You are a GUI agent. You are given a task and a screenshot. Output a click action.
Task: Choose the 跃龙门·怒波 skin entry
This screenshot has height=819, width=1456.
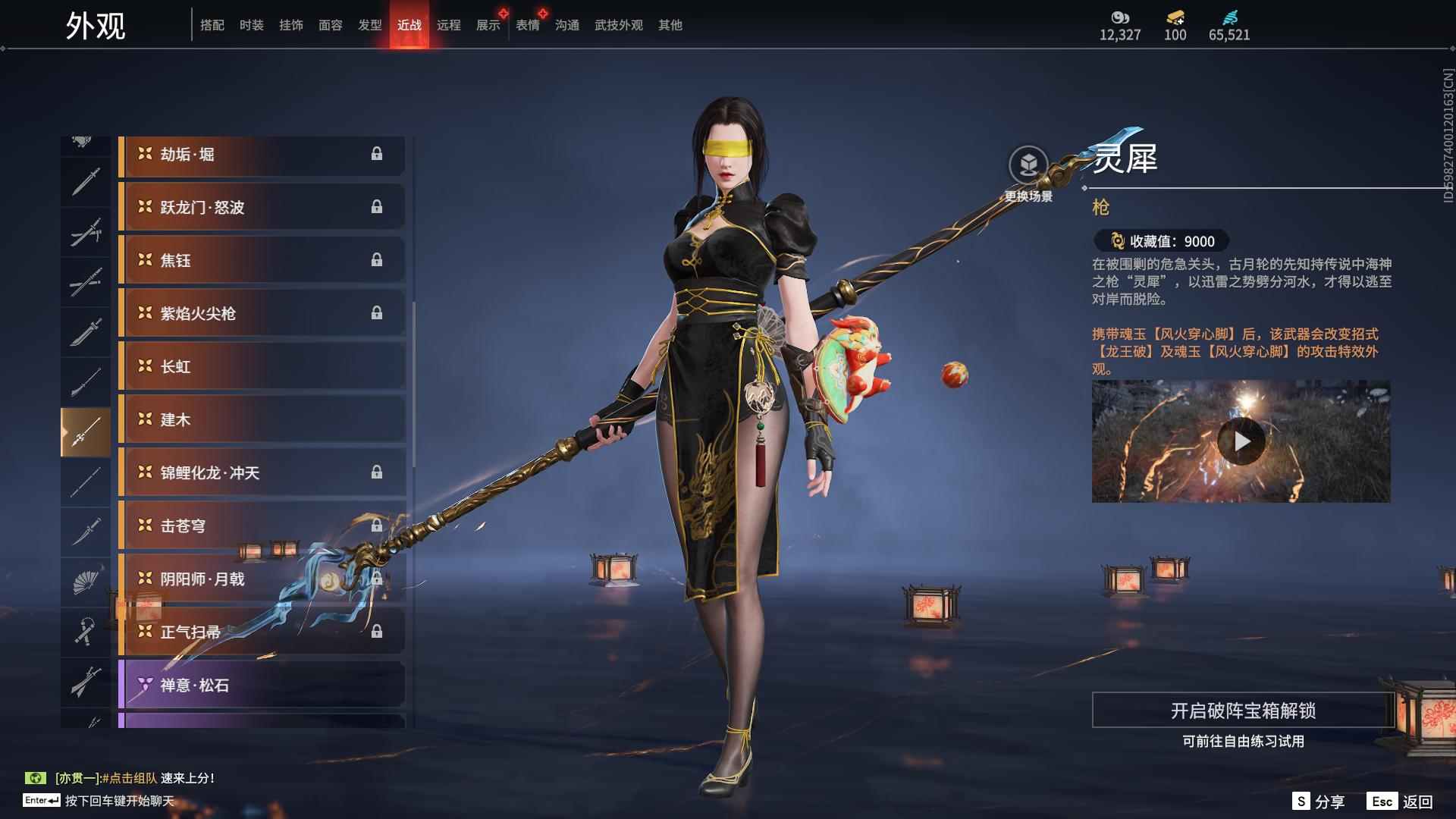coord(262,208)
